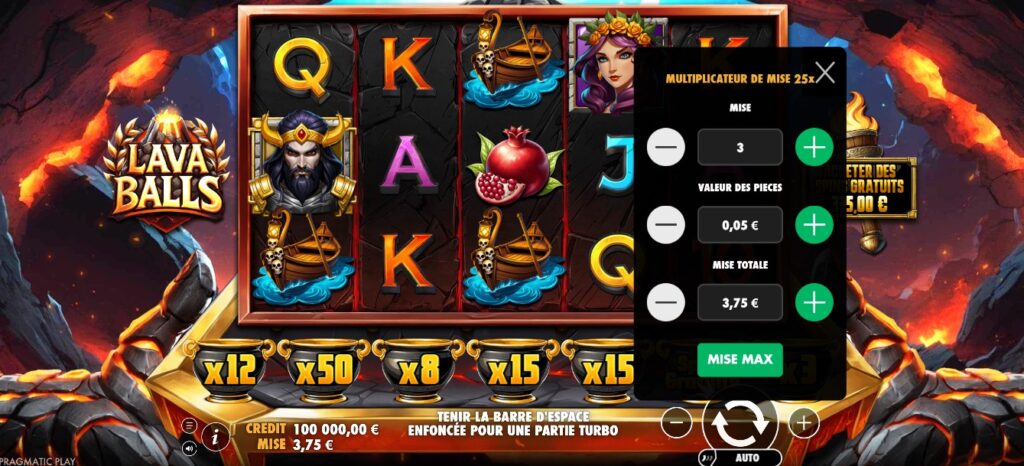Image resolution: width=1024 pixels, height=466 pixels.
Task: Open the game info page
Action: pos(214,435)
